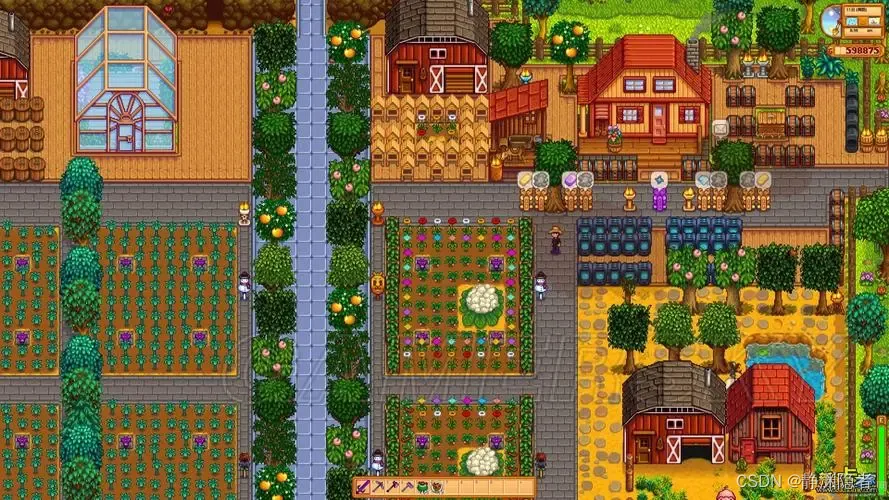Select the purple sword in the hotbar
The width and height of the screenshot is (889, 500).
363,487
